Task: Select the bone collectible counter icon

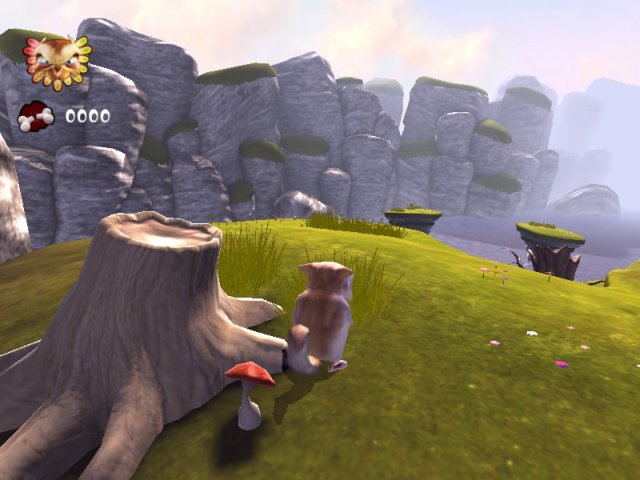Action: pyautogui.click(x=36, y=115)
